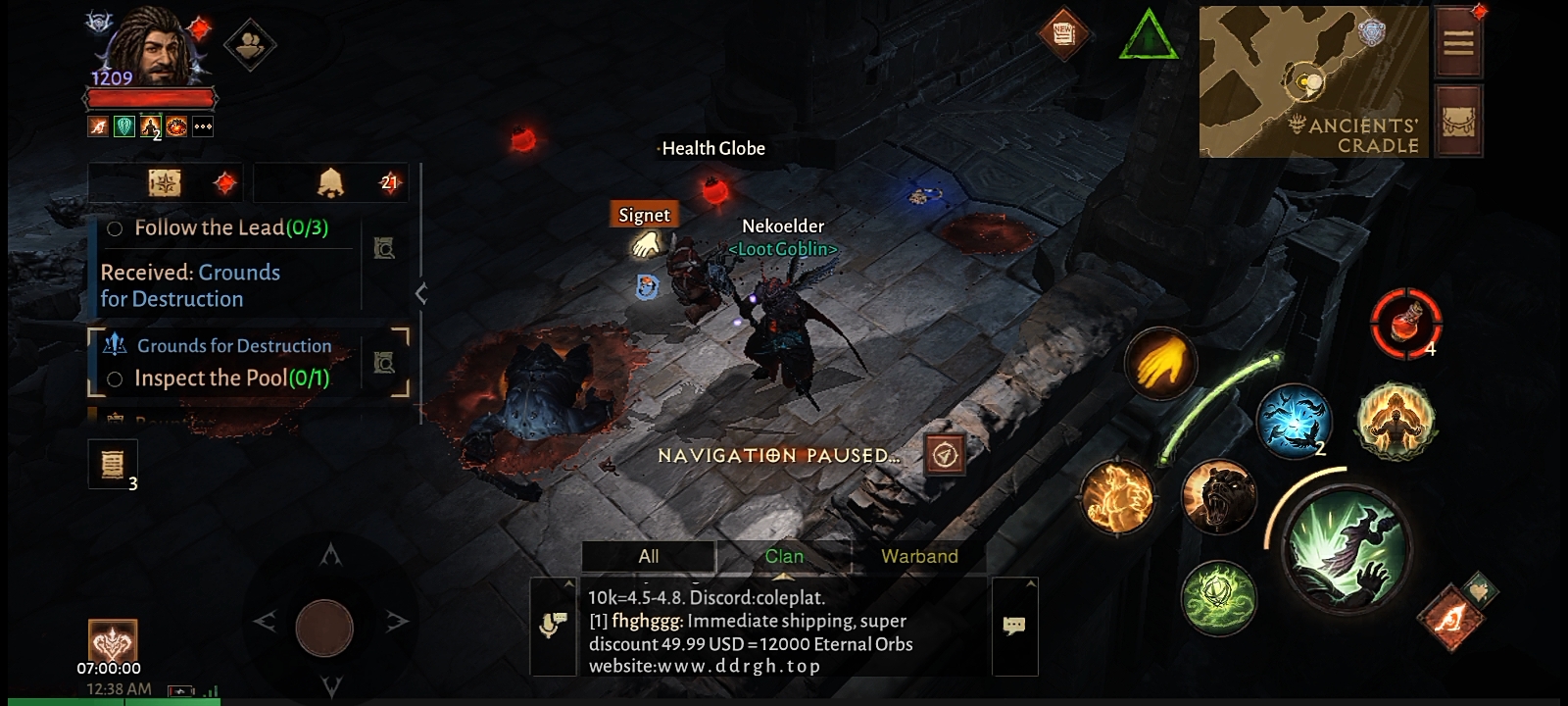1568x706 pixels.
Task: Open the Ancients' Cradle minimap
Action: (x=1314, y=81)
